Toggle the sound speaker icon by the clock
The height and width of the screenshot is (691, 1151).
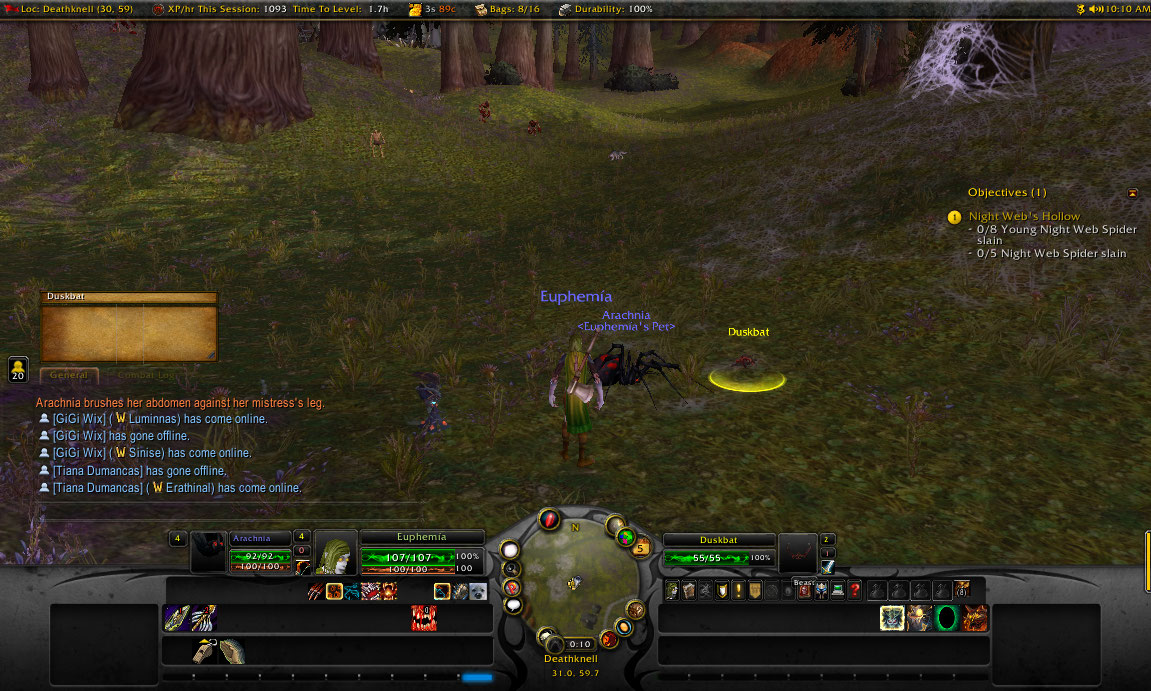tap(1095, 9)
